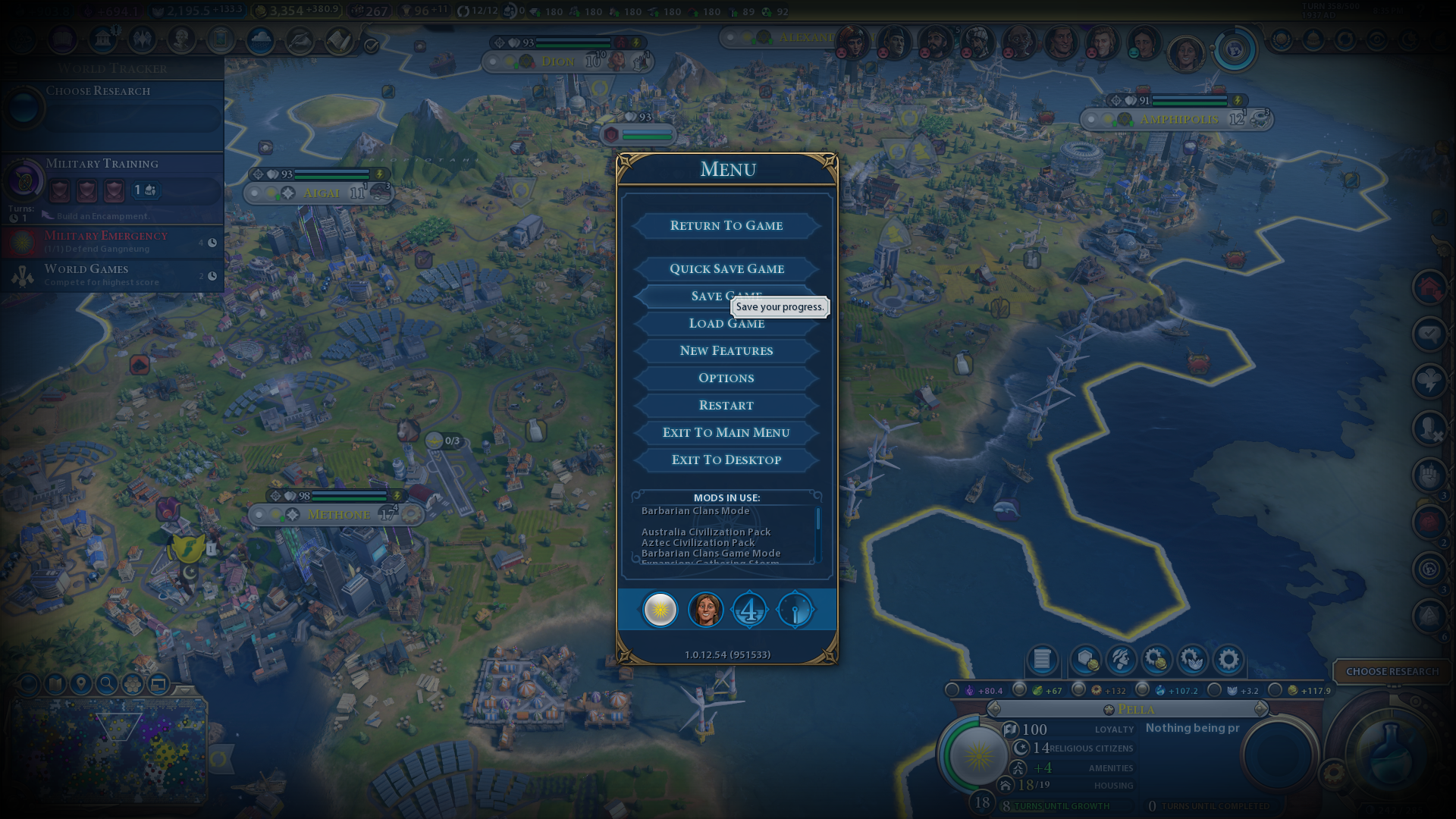Viewport: 1456px width, 819px height.
Task: Click the leader portrait in the menu
Action: (x=705, y=610)
